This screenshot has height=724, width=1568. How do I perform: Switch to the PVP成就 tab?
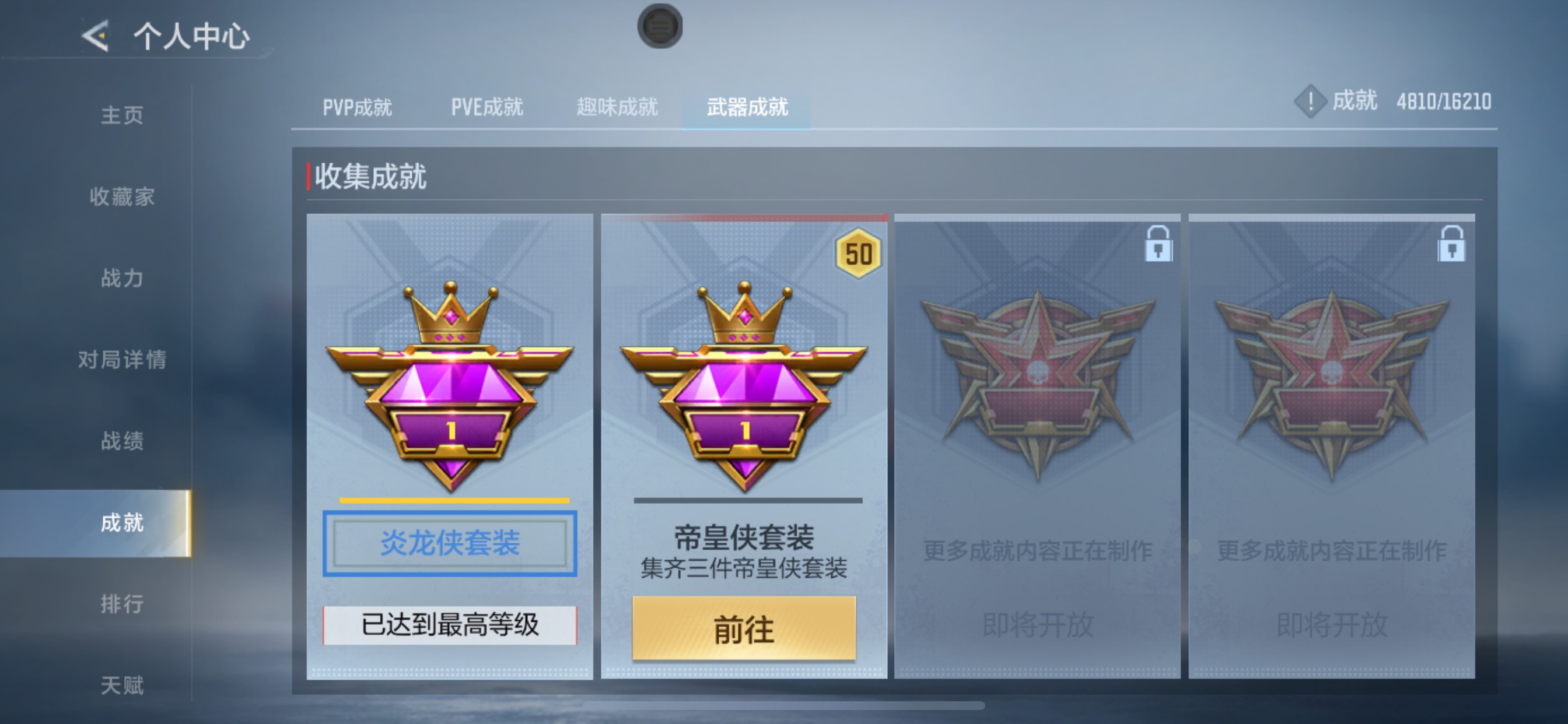click(x=356, y=107)
